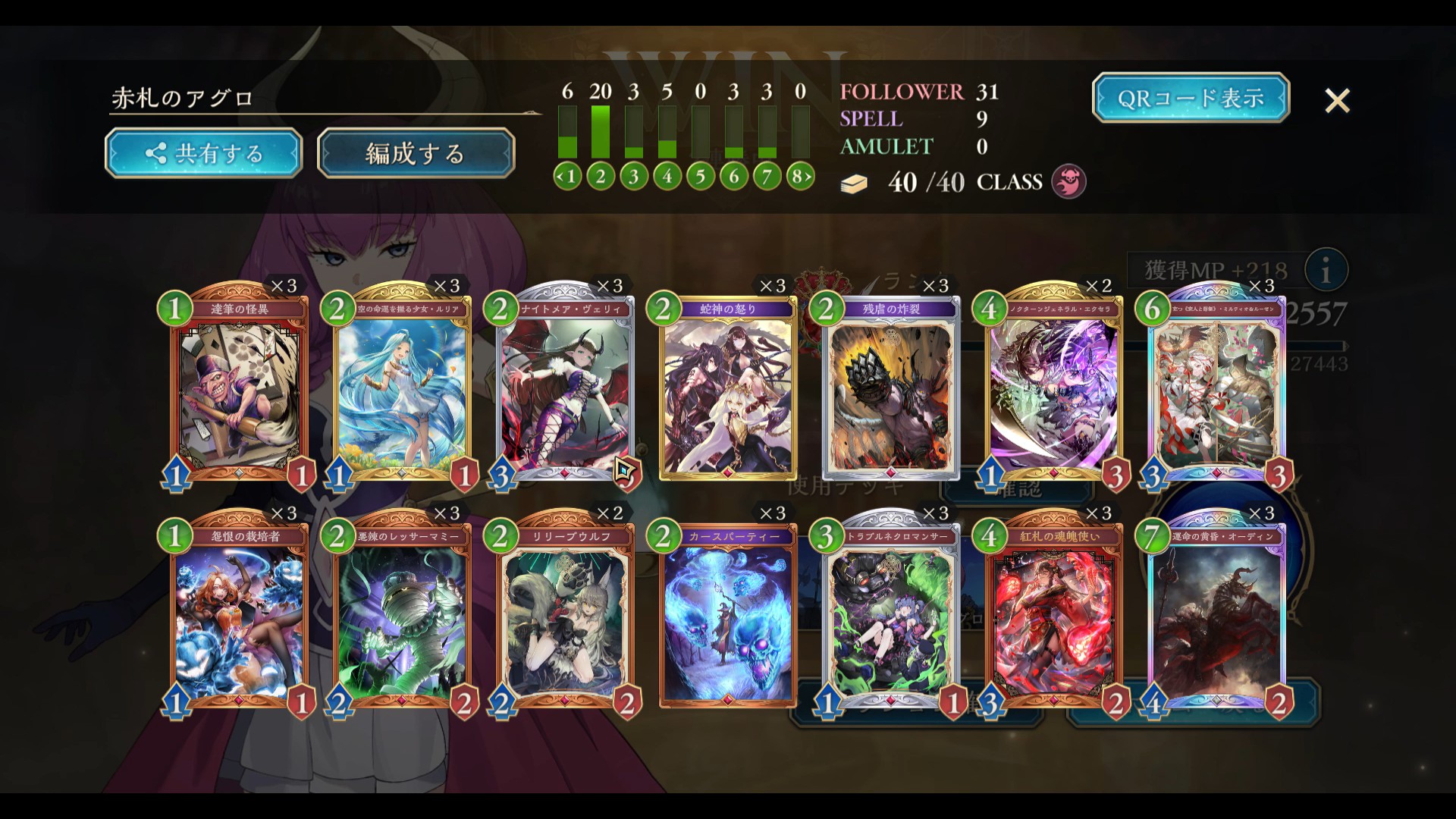This screenshot has width=1456, height=819.
Task: Select the 6-cost ミルティオ&ルーゼン card
Action: (1216, 391)
